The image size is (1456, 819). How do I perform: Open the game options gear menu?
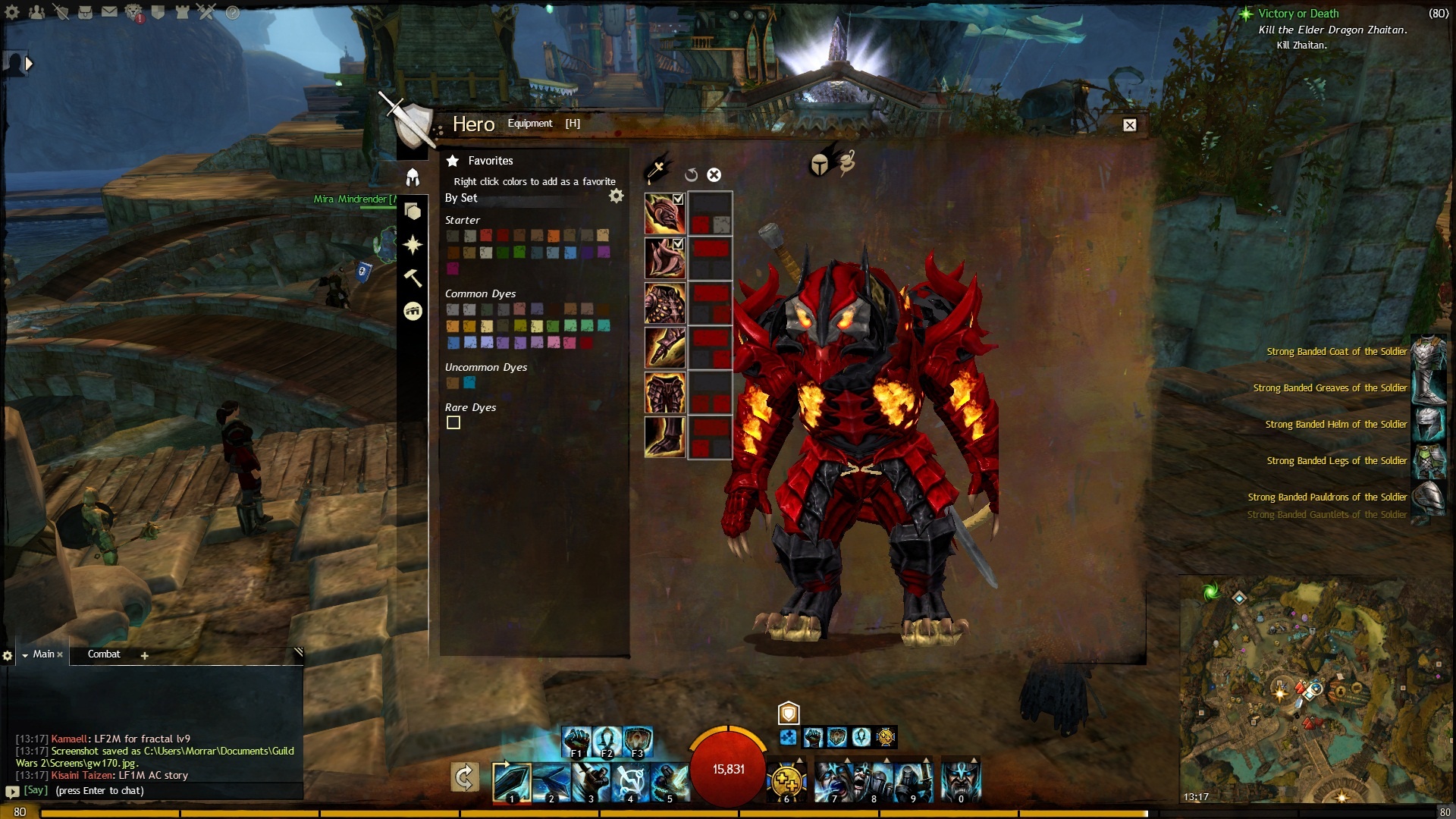12,12
